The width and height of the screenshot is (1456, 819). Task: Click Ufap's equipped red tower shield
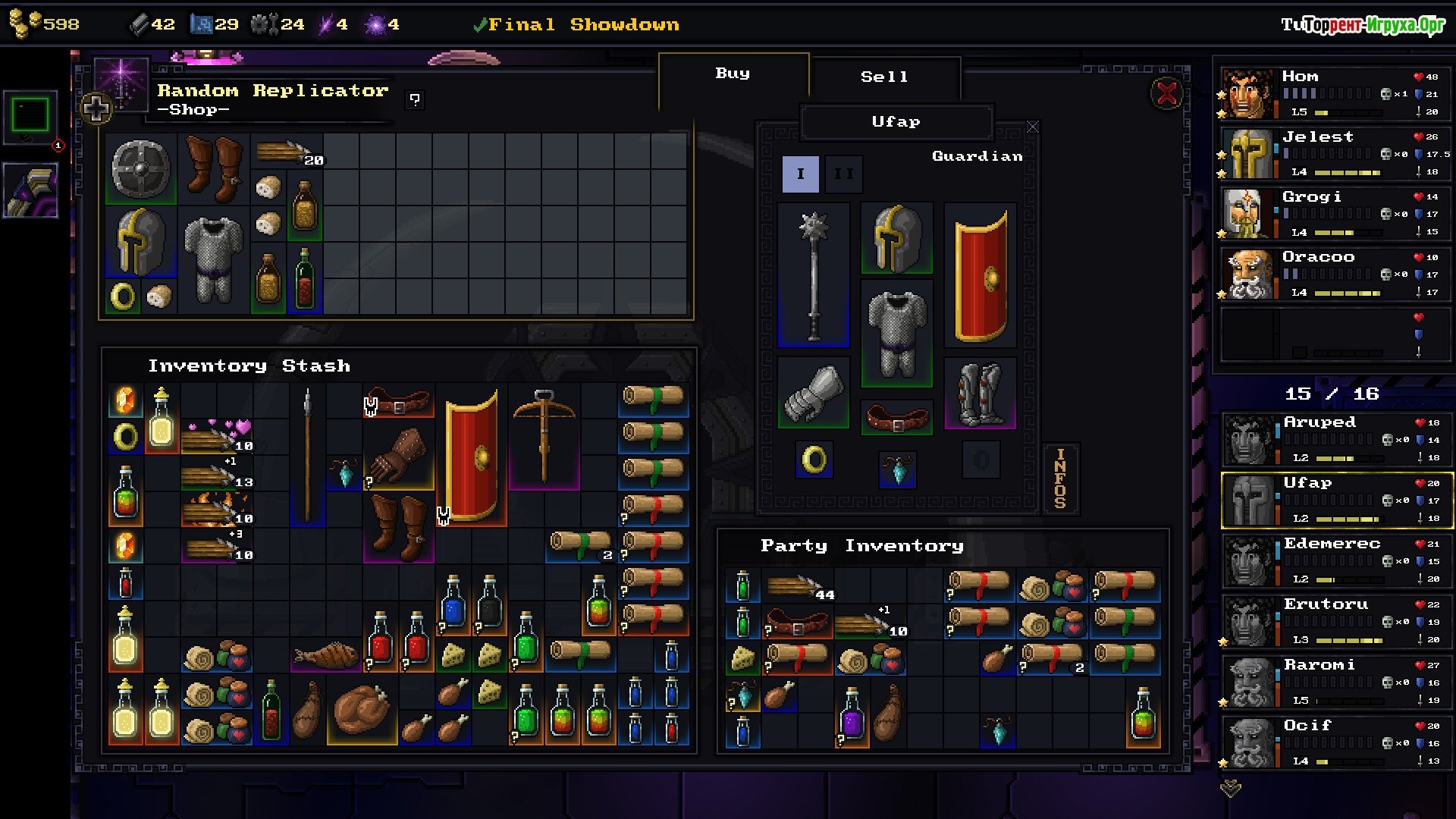pyautogui.click(x=980, y=275)
